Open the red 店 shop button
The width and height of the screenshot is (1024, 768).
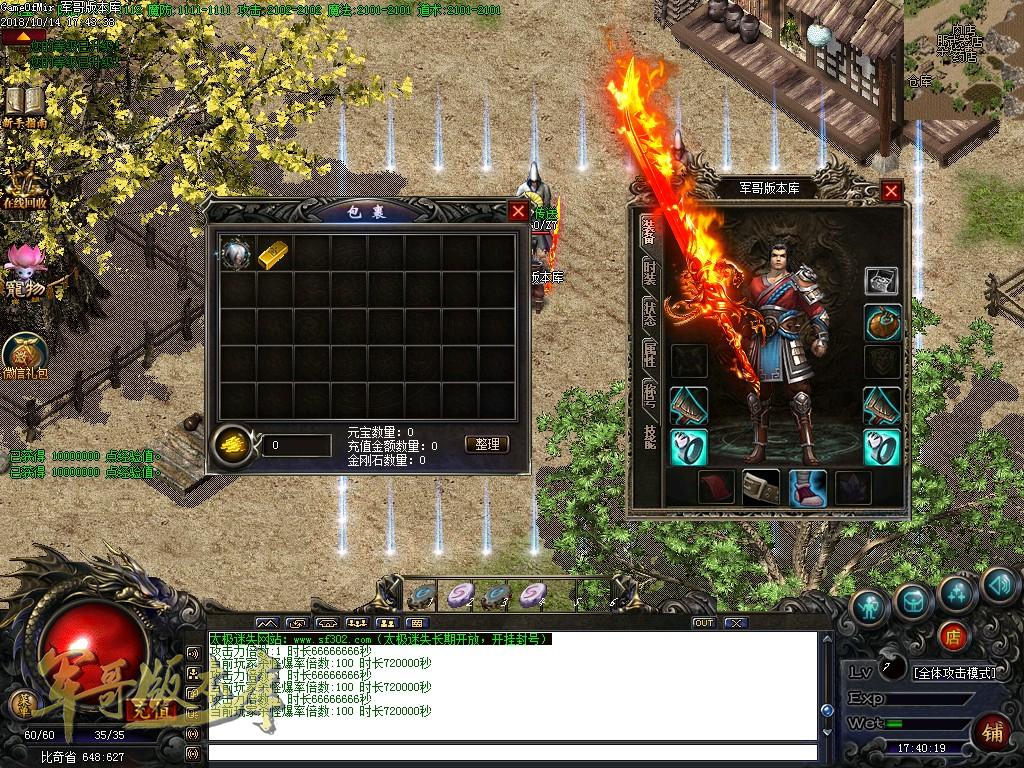[952, 635]
